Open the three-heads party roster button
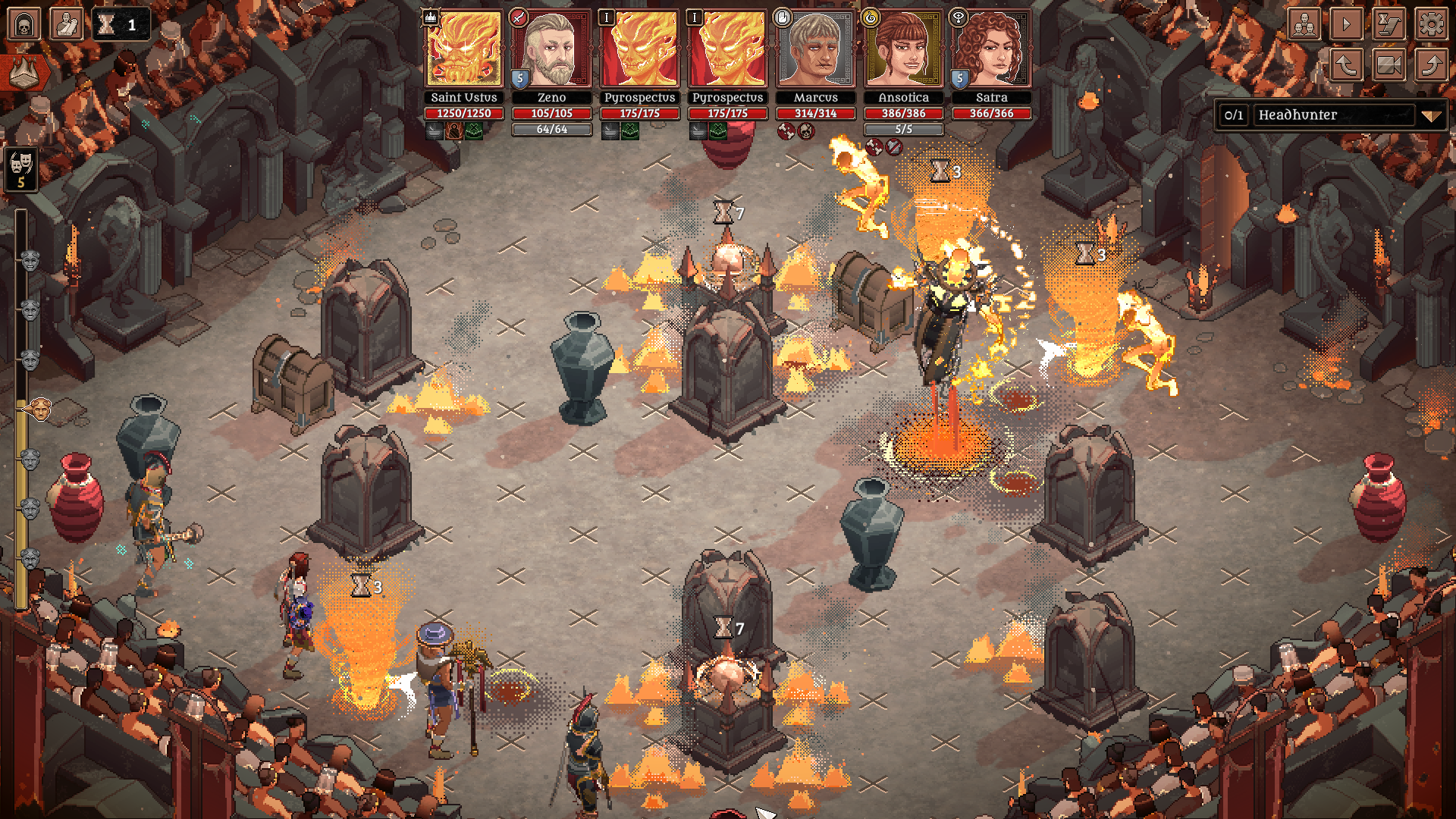The width and height of the screenshot is (1456, 819). [x=1304, y=24]
